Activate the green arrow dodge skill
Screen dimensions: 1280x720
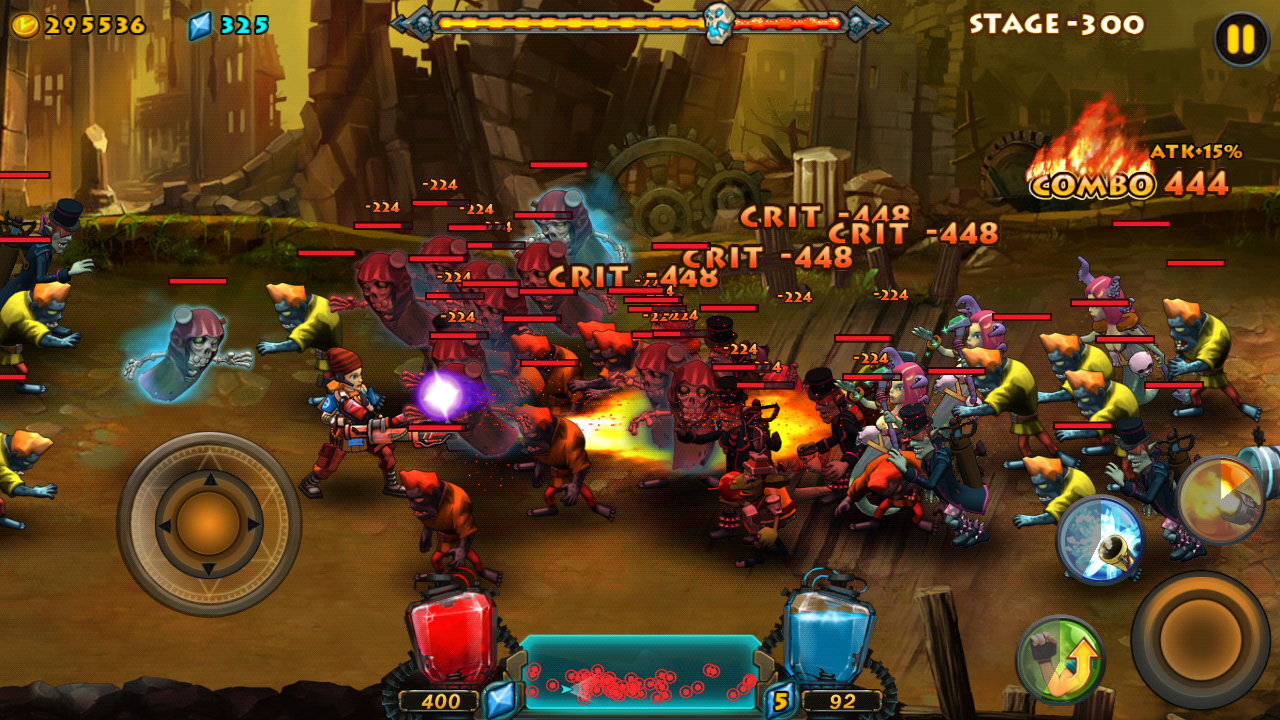(1060, 659)
